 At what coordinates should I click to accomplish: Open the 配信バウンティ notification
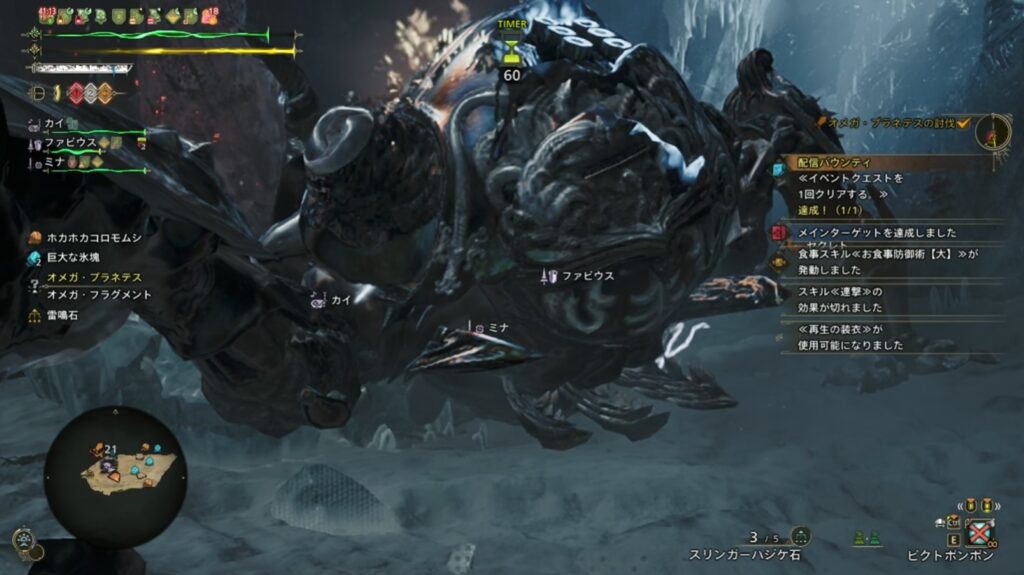point(835,161)
